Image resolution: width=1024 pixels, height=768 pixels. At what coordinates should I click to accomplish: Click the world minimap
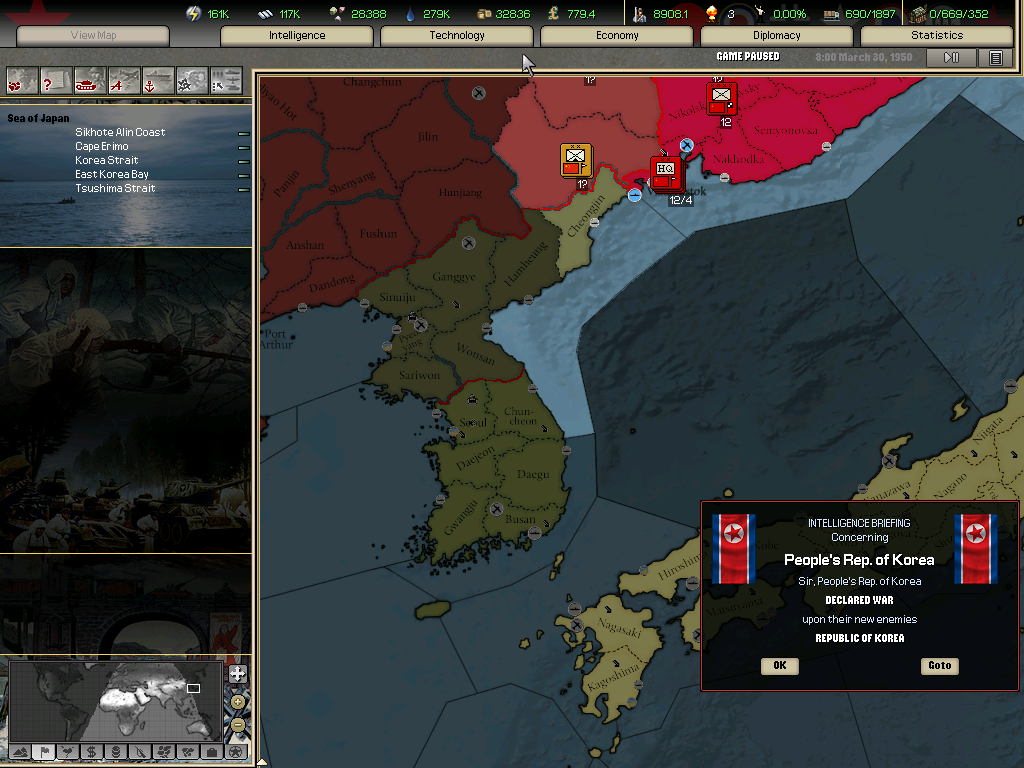tap(116, 700)
